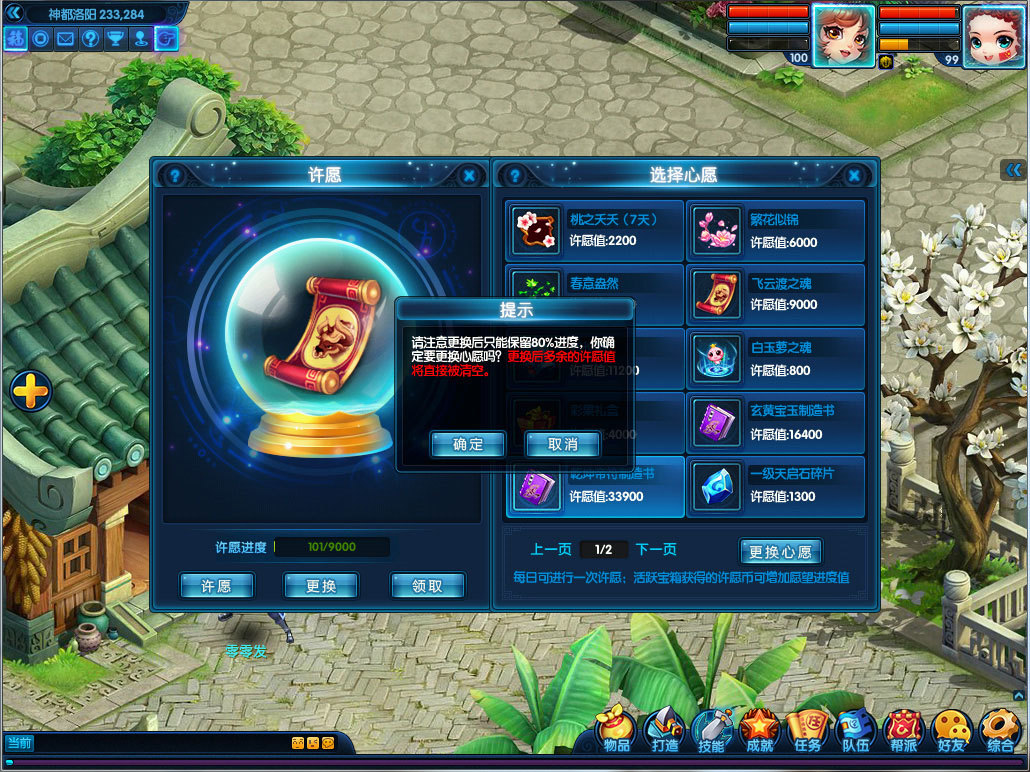The width and height of the screenshot is (1030, 772).
Task: Click the trophy ranking icon
Action: coord(116,39)
